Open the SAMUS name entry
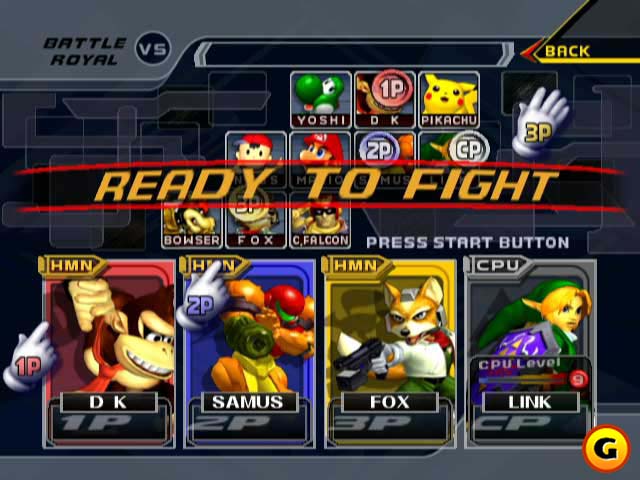640x480 pixels. click(x=247, y=402)
